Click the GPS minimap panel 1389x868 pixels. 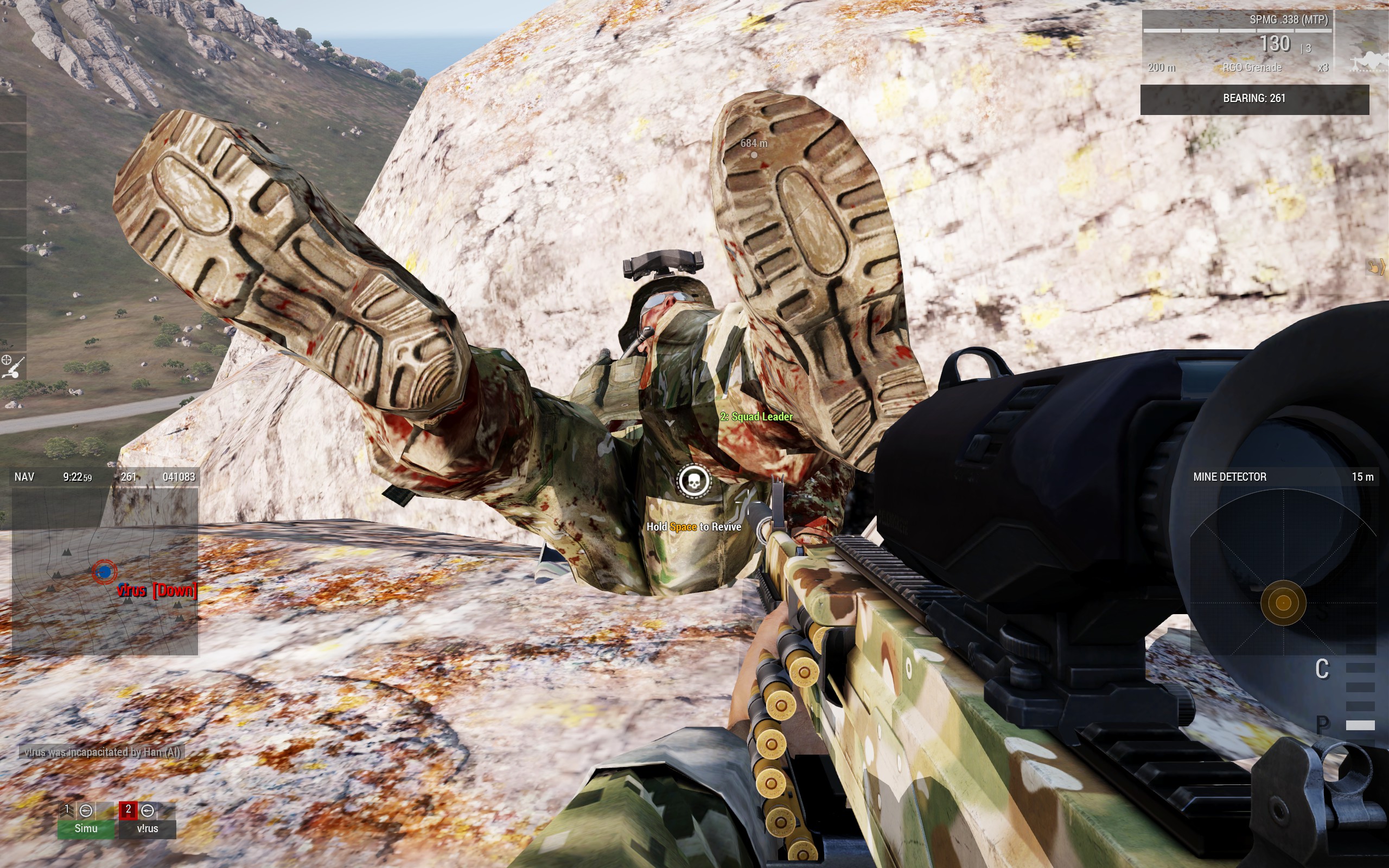click(105, 571)
